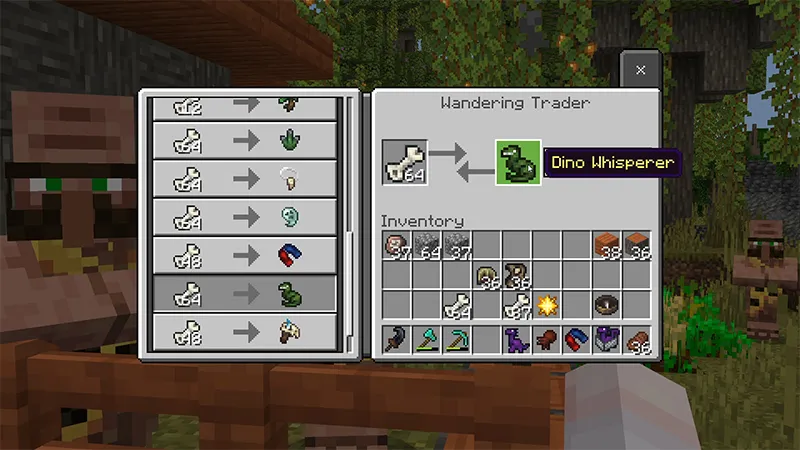Image resolution: width=800 pixels, height=450 pixels.
Task: Take the Dino Whisperer from the output slot
Action: 518,162
